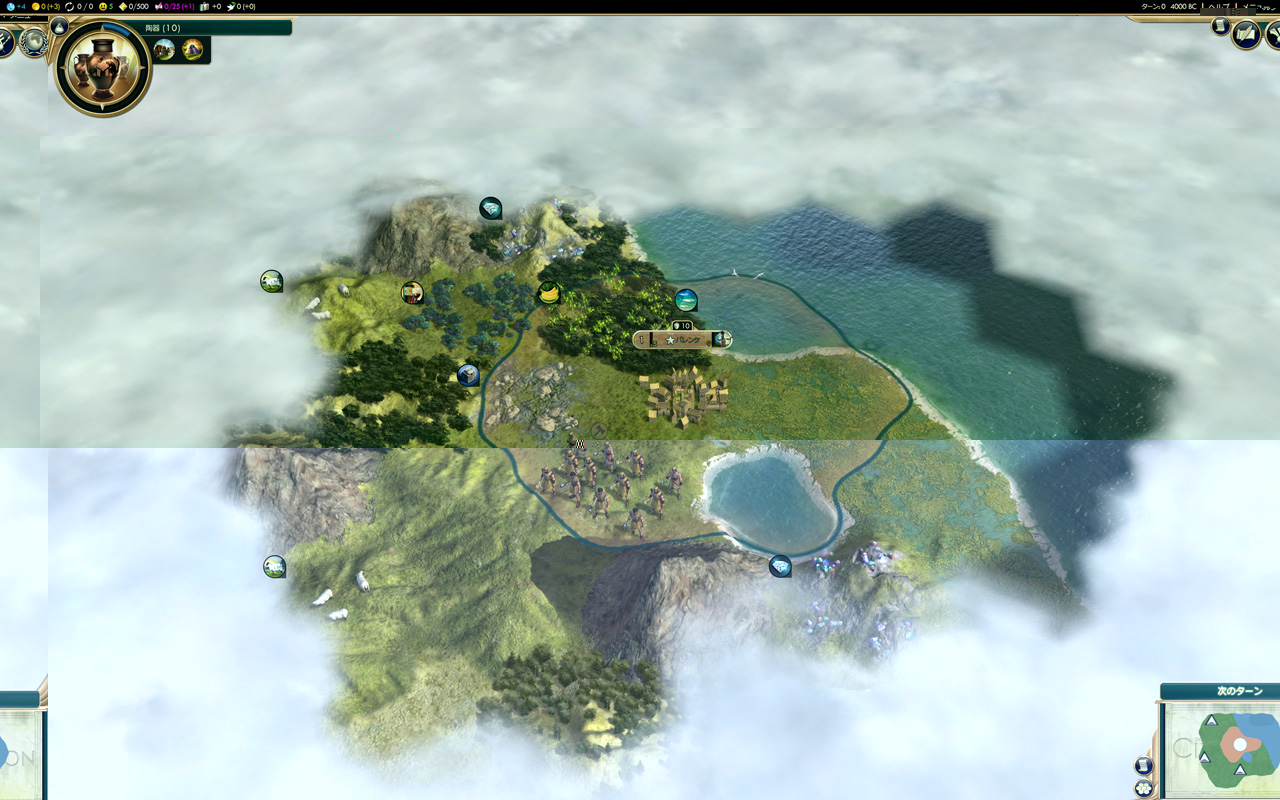1280x800 pixels.
Task: Open the globe with laurel wreath icon
Action: [x=34, y=41]
